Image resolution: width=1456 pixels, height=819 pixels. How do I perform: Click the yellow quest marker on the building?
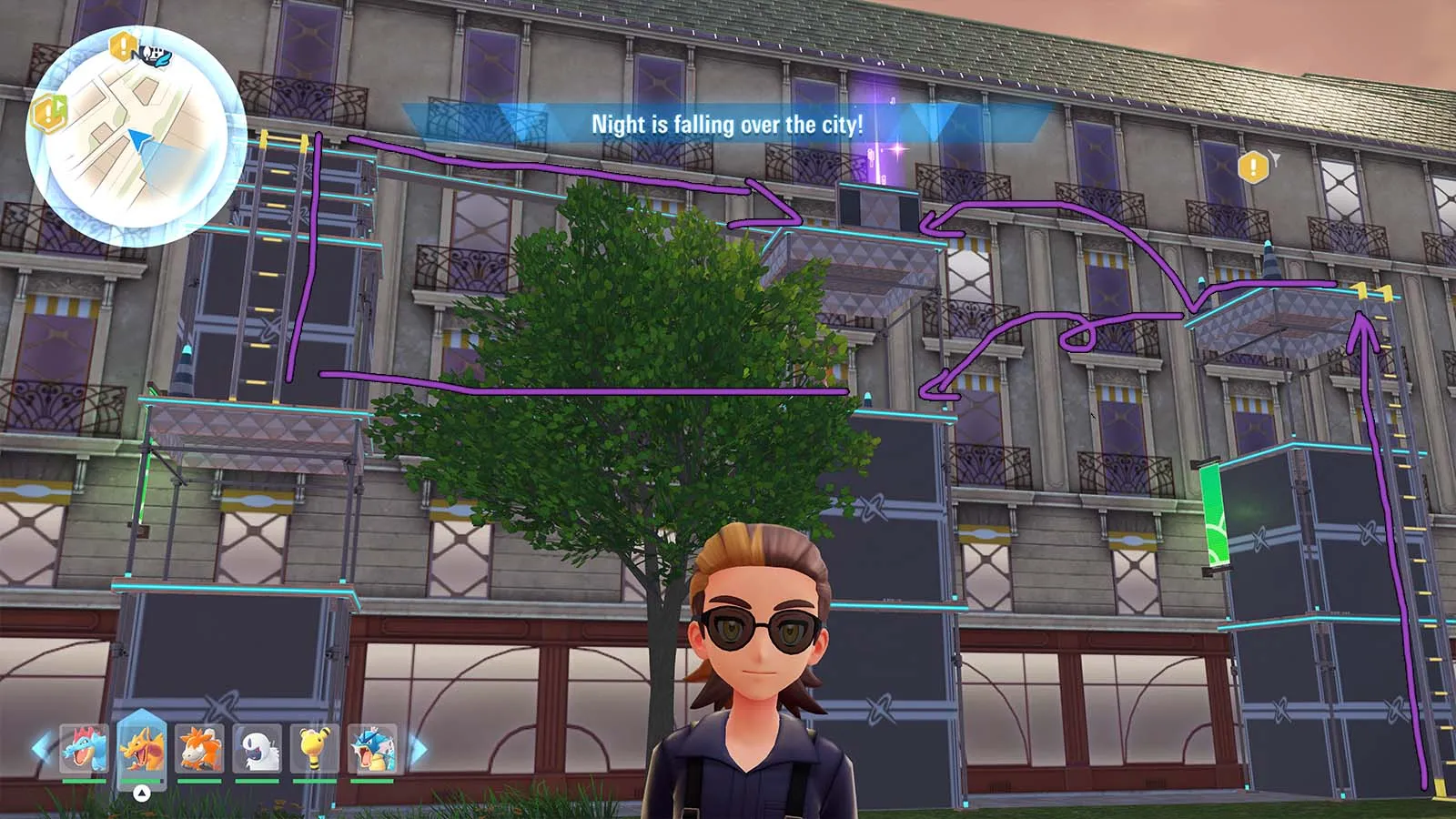[1253, 167]
